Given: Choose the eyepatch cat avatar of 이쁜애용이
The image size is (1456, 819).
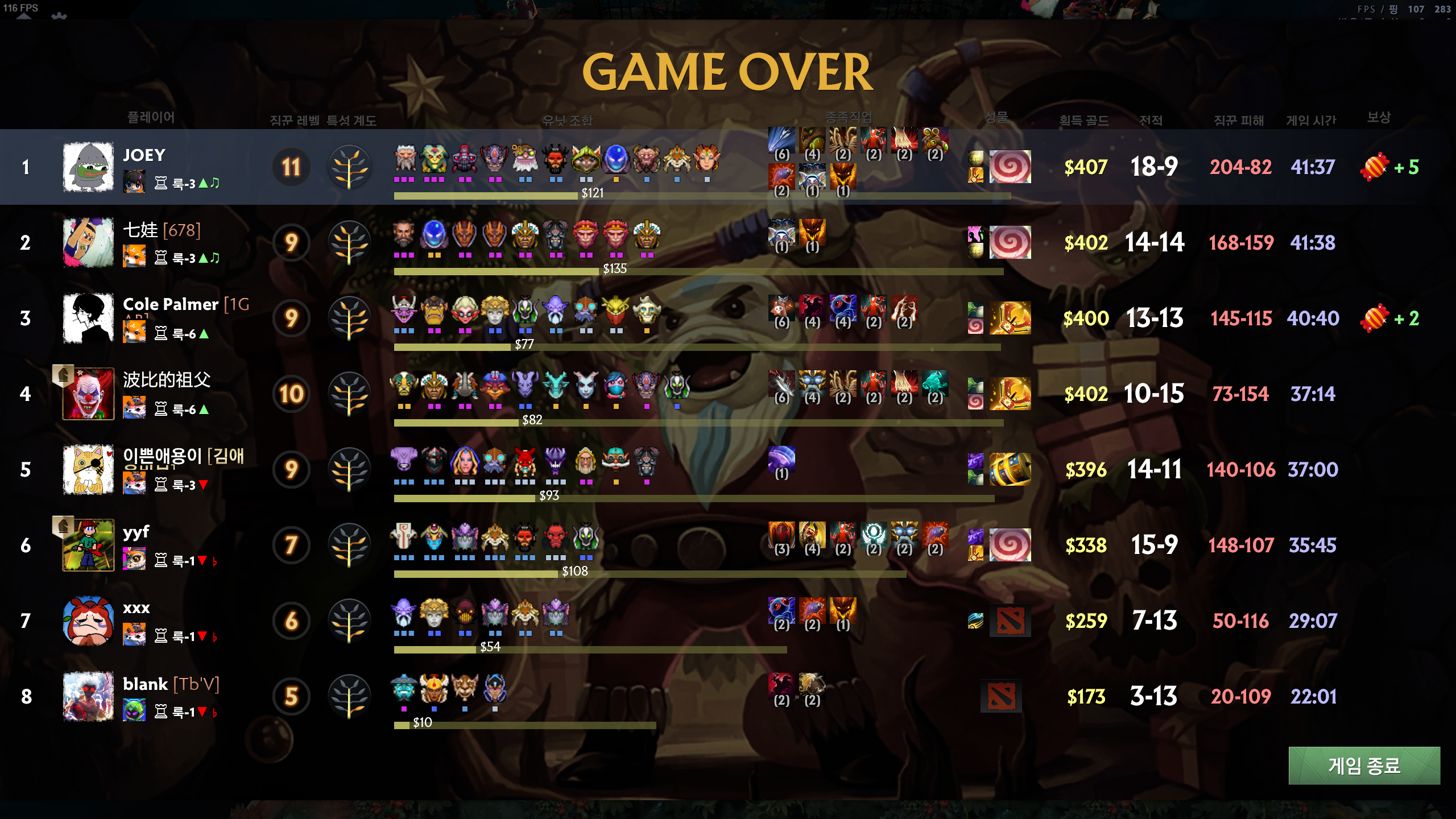Looking at the screenshot, I should click(88, 469).
